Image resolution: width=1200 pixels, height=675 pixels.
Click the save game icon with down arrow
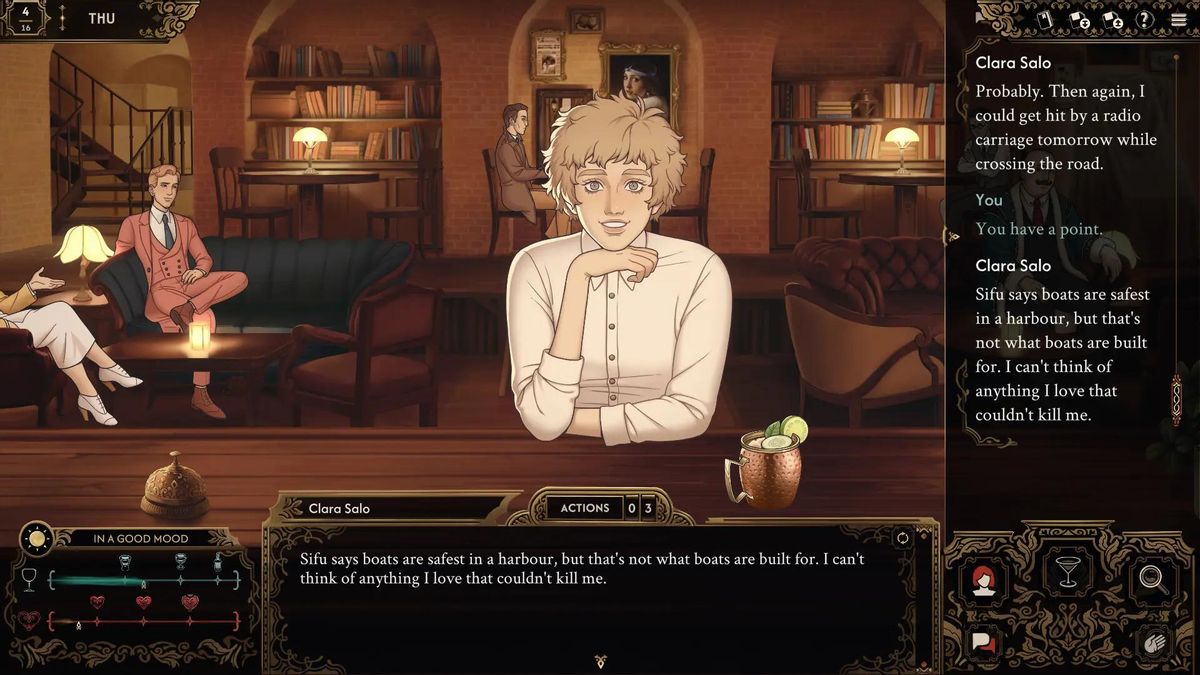click(1080, 19)
